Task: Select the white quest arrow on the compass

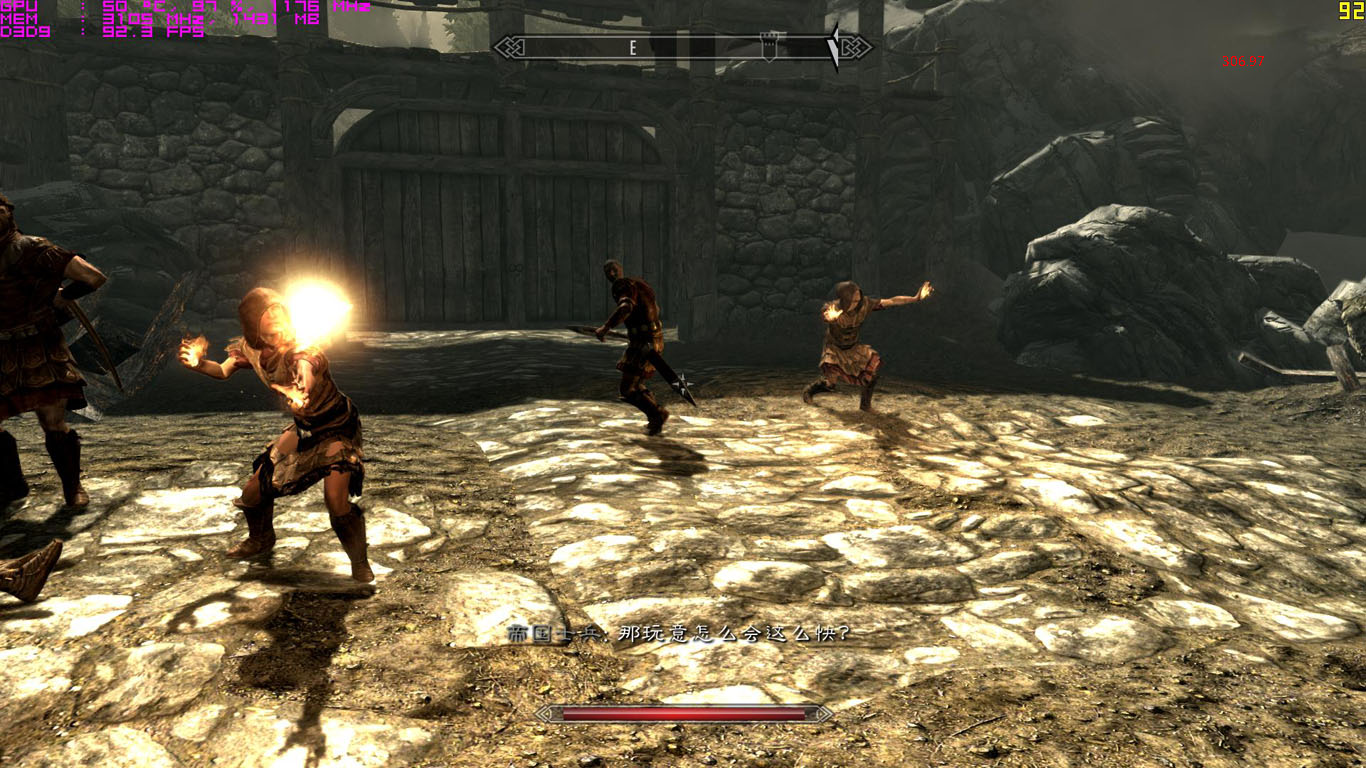Action: [833, 47]
